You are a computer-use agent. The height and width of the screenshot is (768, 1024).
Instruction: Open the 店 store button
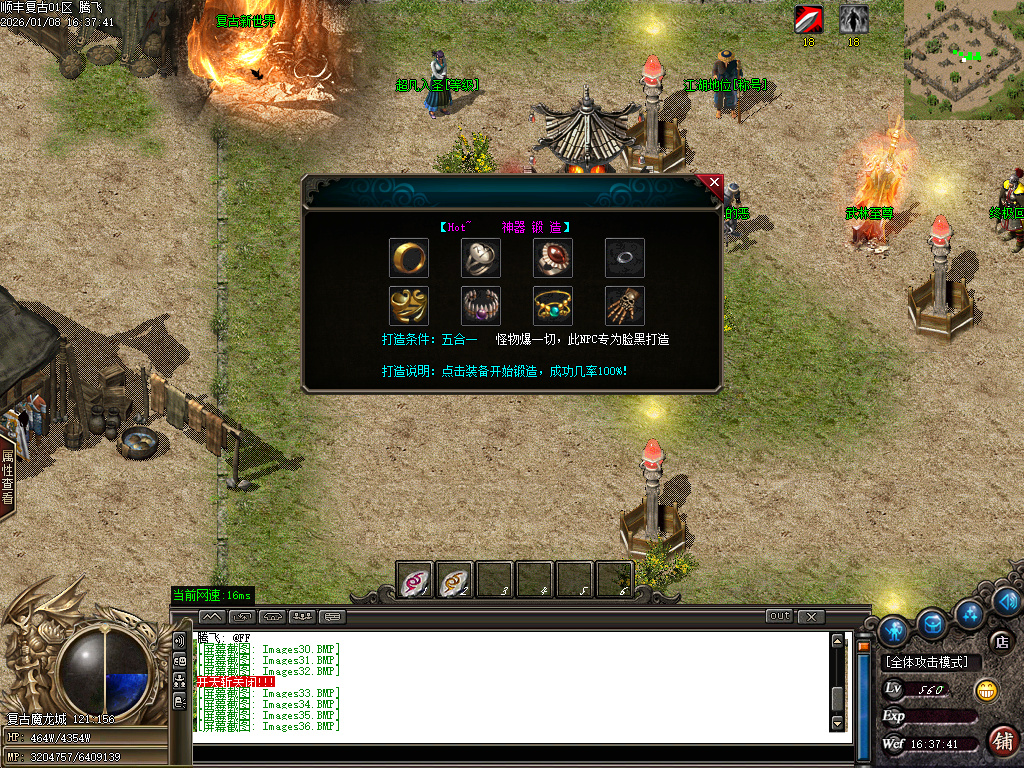tap(1000, 641)
